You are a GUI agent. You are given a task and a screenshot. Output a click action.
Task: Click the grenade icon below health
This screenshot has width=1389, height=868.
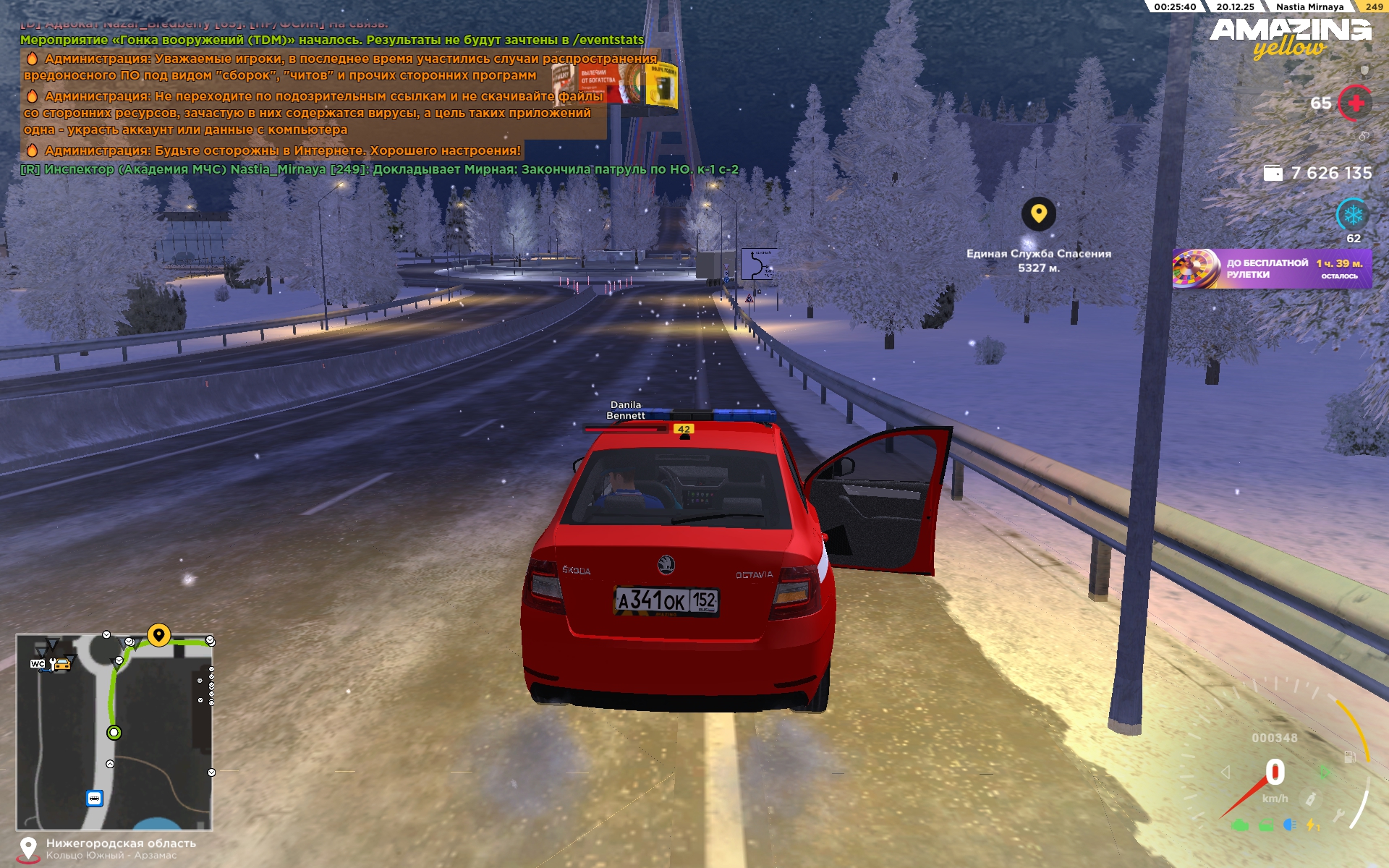[x=1364, y=136]
